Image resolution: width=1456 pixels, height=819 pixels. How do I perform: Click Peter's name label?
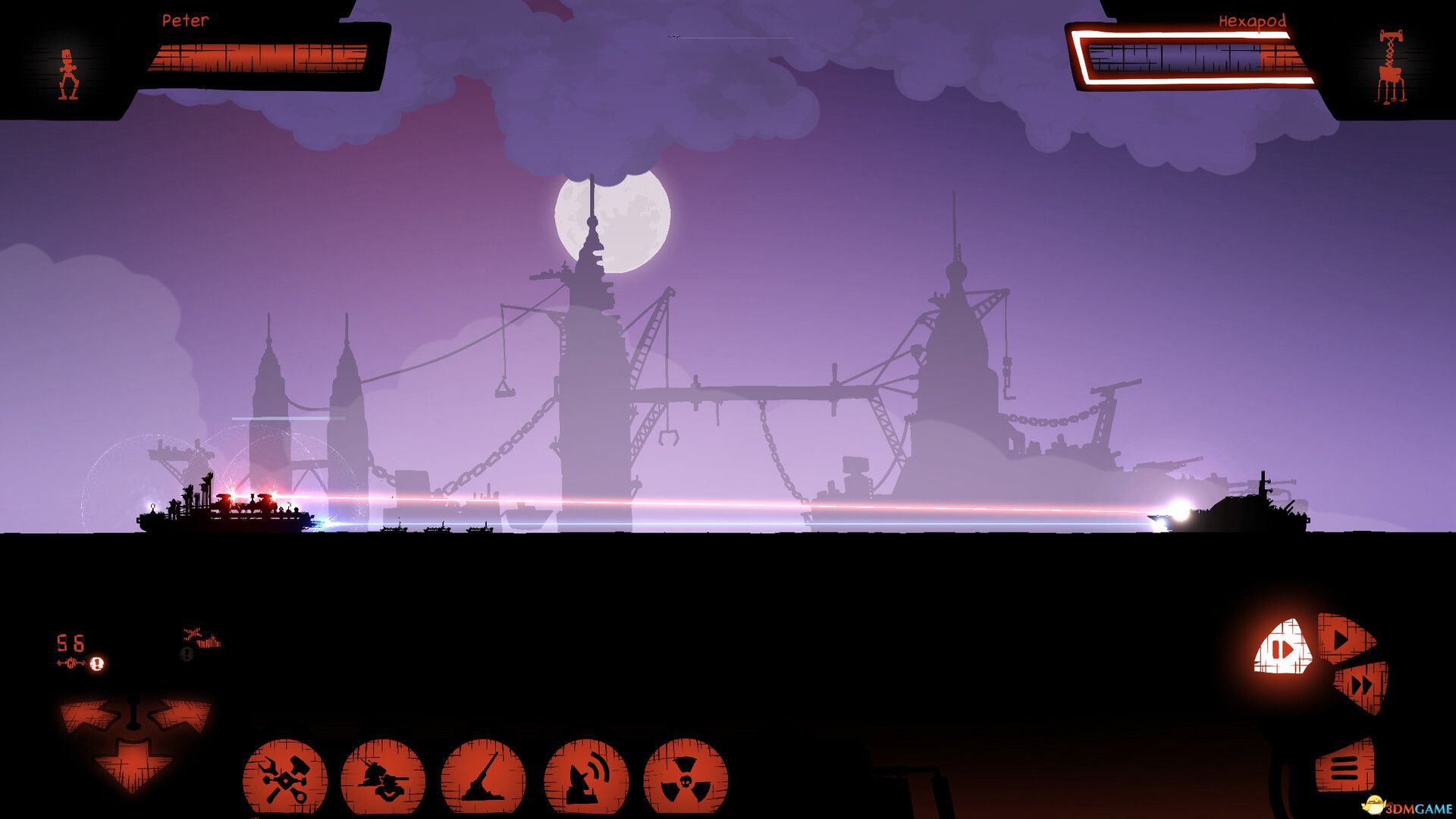[x=186, y=21]
